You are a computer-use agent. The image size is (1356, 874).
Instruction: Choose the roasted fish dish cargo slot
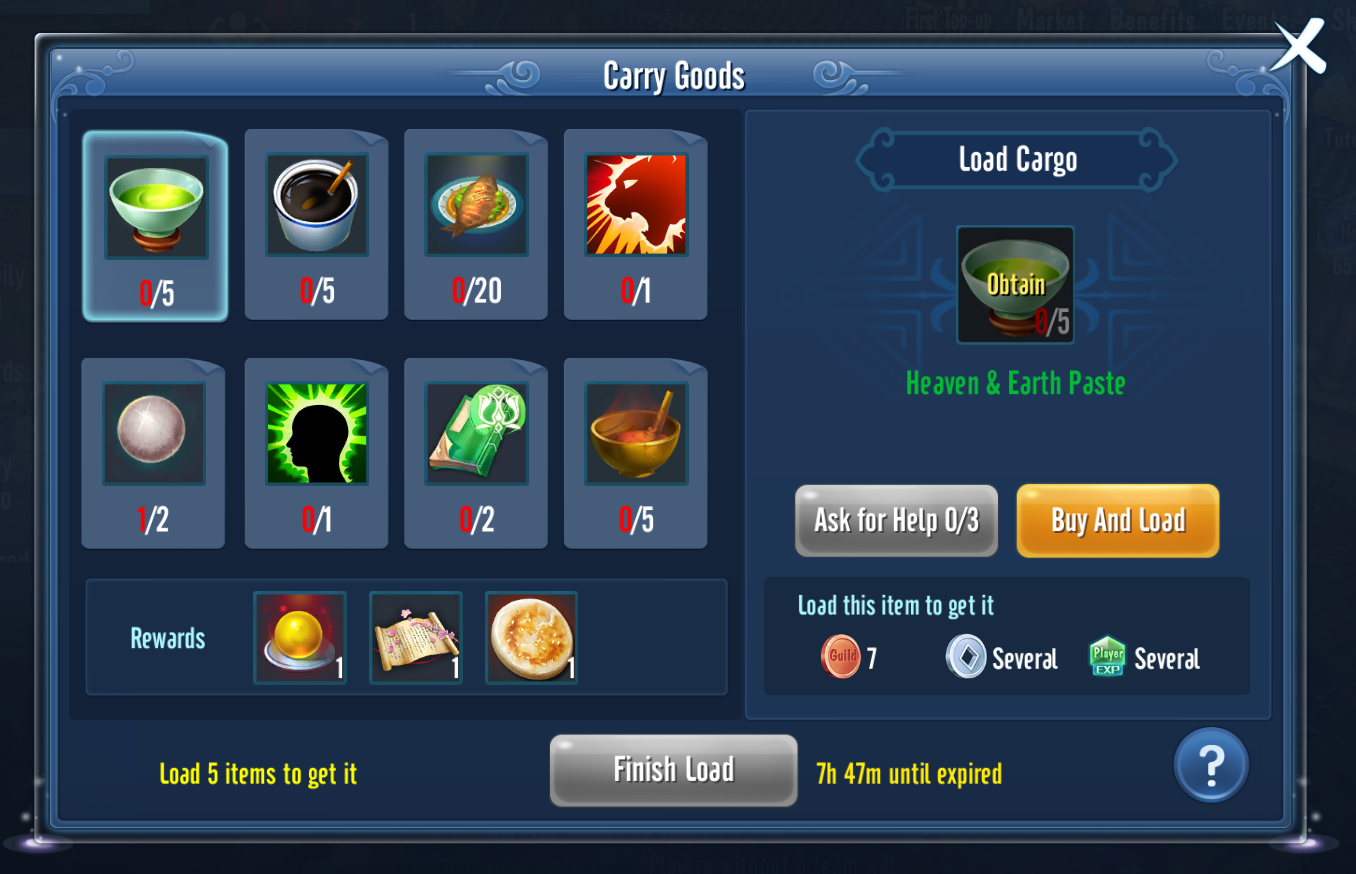tap(476, 224)
